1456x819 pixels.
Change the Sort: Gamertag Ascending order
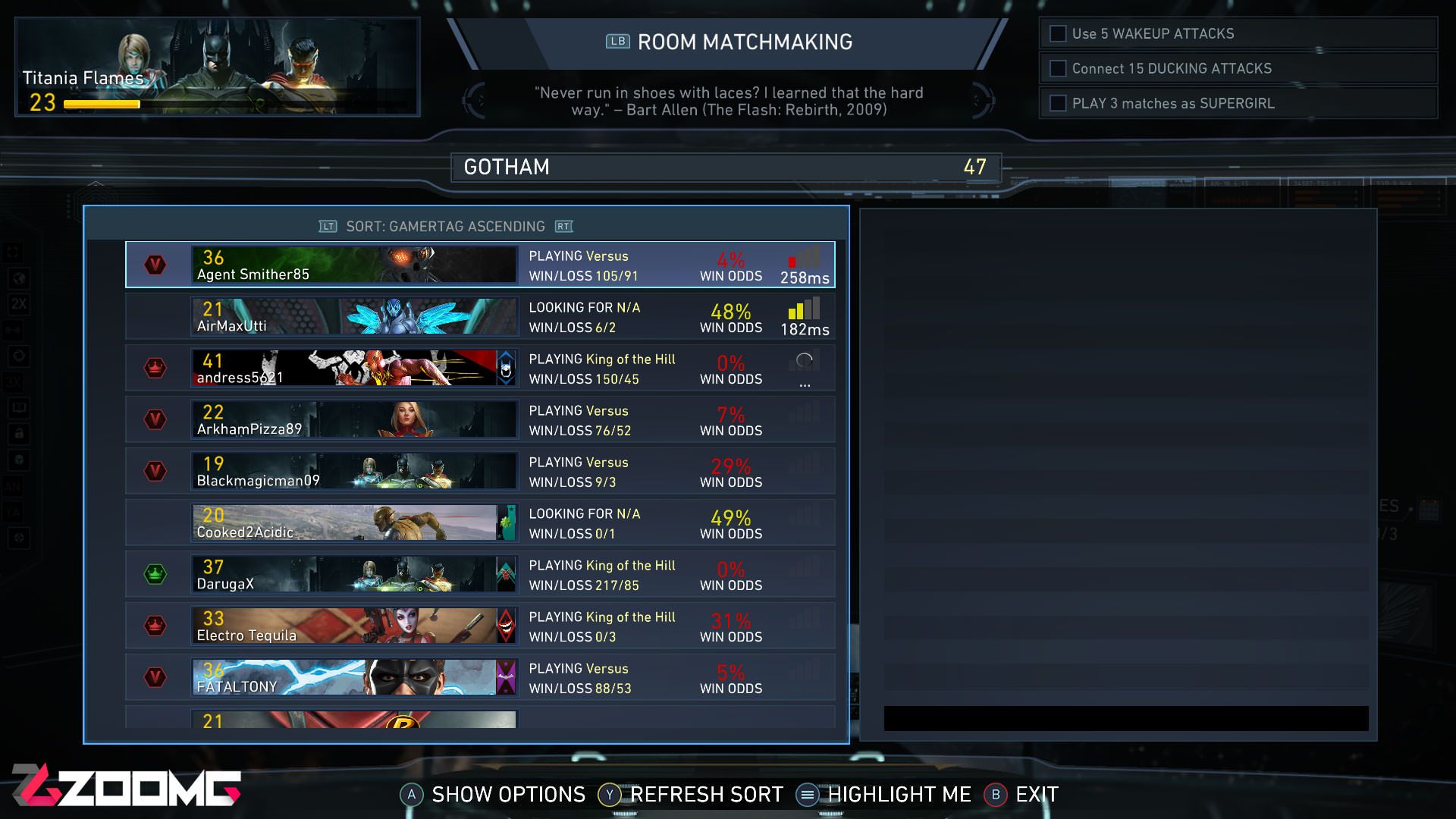pos(445,227)
